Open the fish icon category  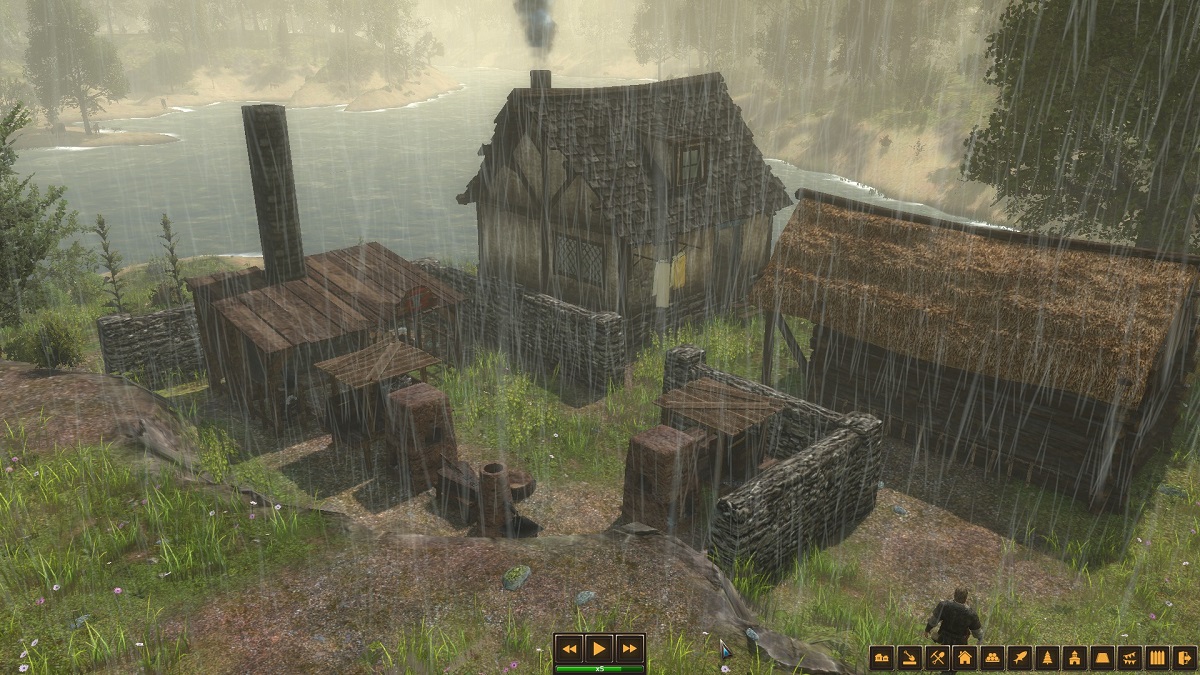pos(1020,658)
